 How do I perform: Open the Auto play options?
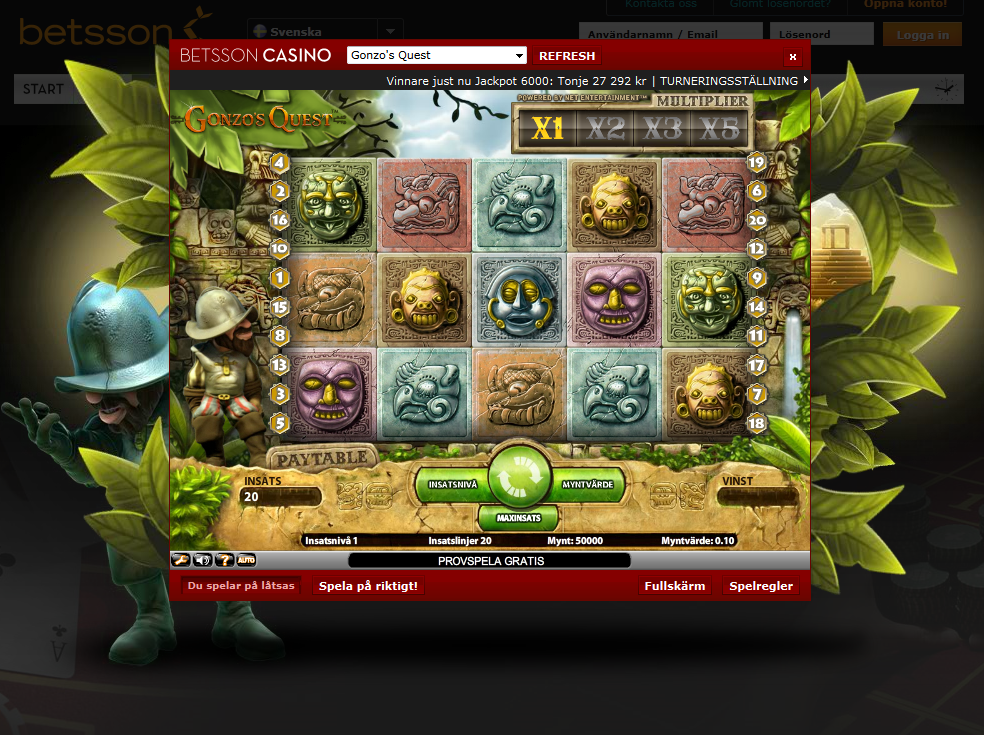tap(246, 560)
